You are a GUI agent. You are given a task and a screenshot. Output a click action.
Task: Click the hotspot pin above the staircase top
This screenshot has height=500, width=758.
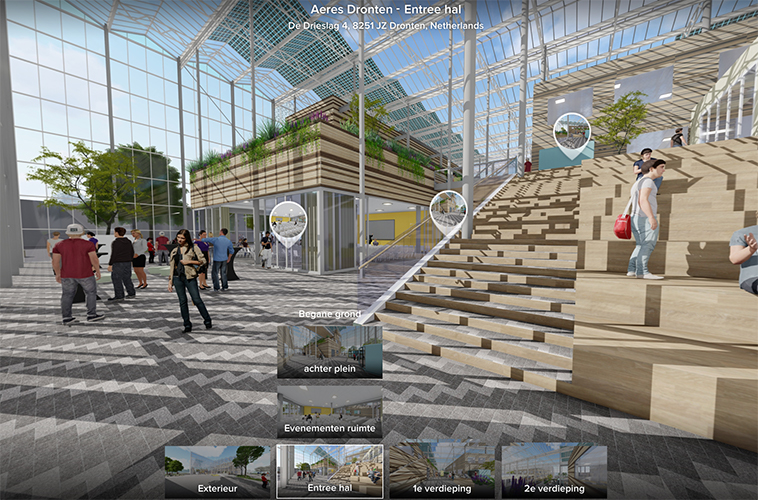click(571, 134)
